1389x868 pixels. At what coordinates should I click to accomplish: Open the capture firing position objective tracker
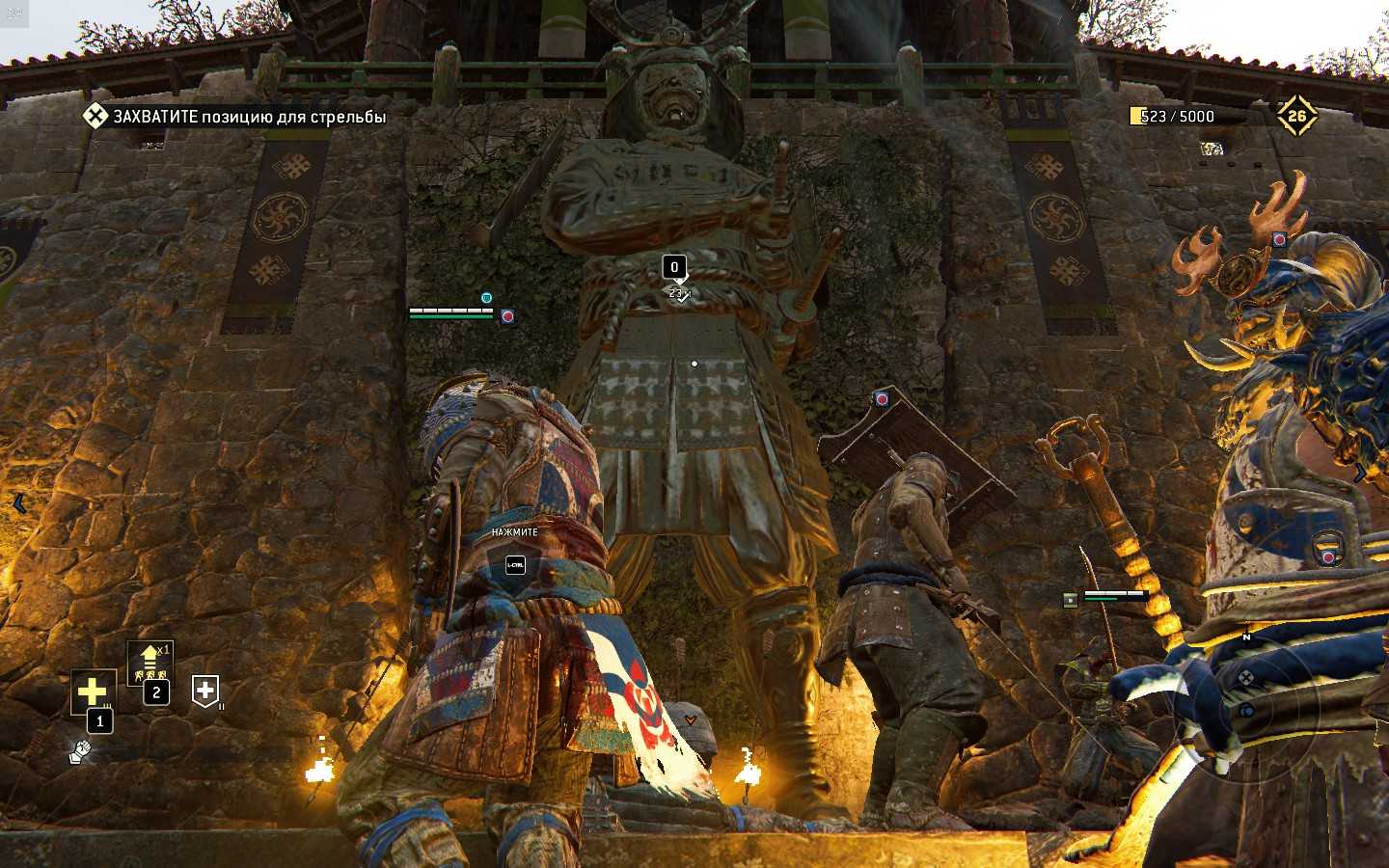(x=234, y=117)
